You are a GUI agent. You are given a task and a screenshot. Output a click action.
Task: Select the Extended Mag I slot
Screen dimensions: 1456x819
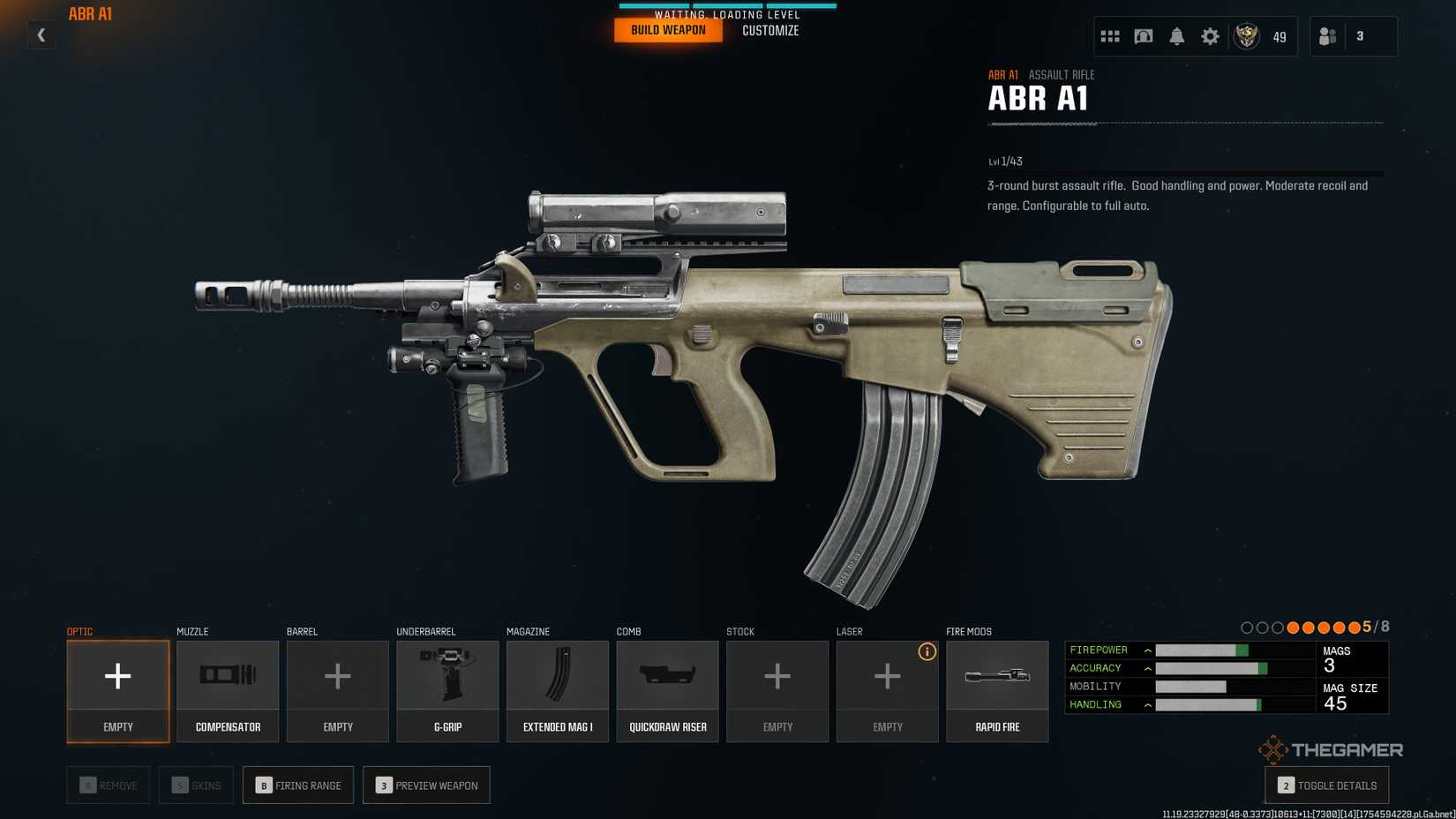pyautogui.click(x=558, y=691)
